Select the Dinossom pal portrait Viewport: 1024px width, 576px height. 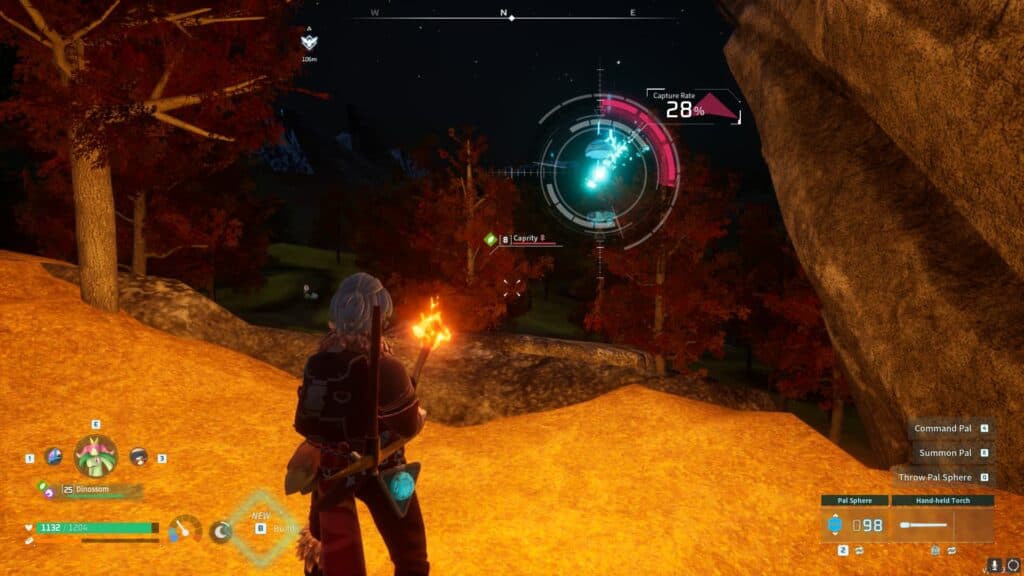click(96, 457)
